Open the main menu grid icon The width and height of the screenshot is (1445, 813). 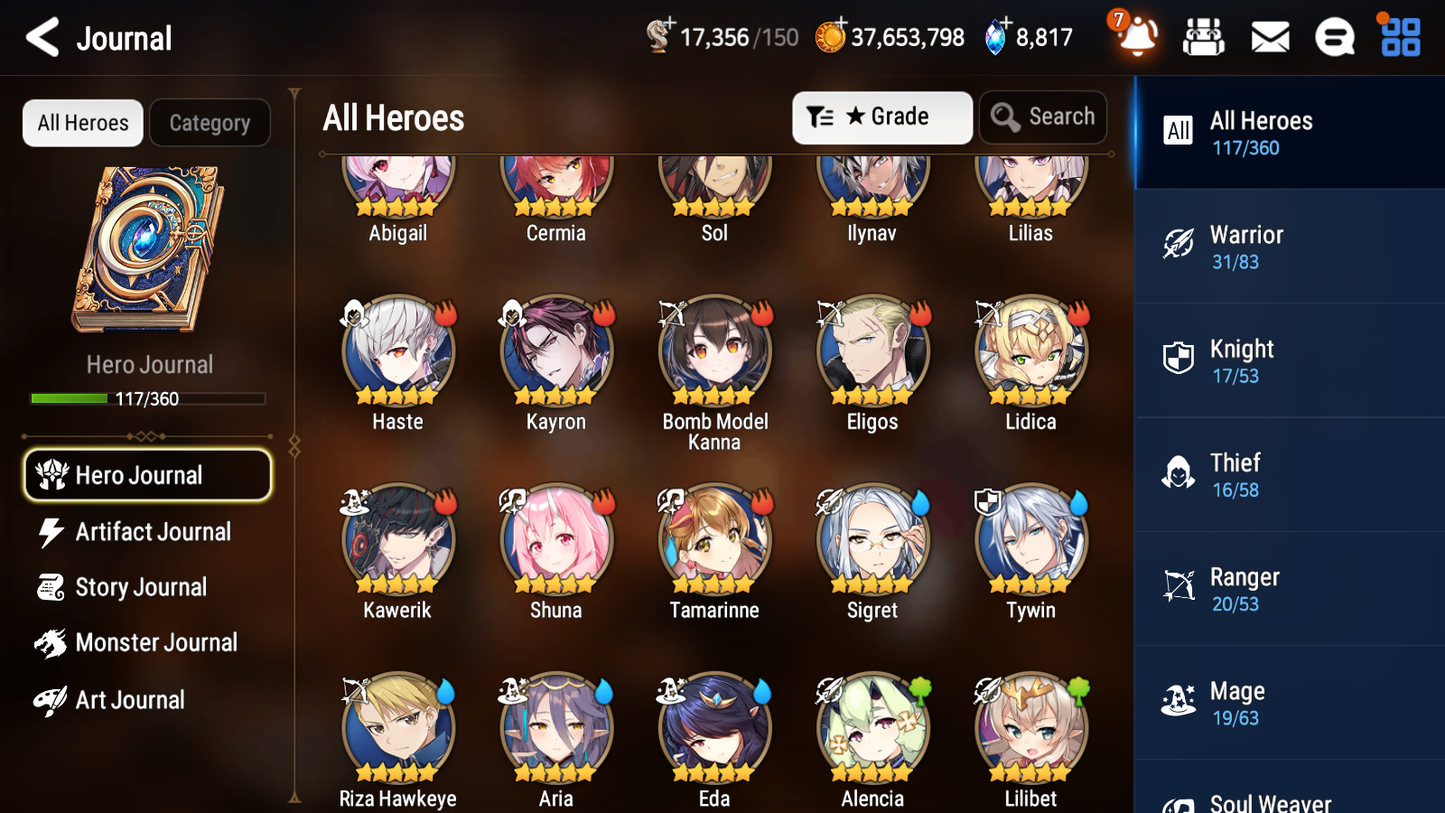tap(1399, 36)
